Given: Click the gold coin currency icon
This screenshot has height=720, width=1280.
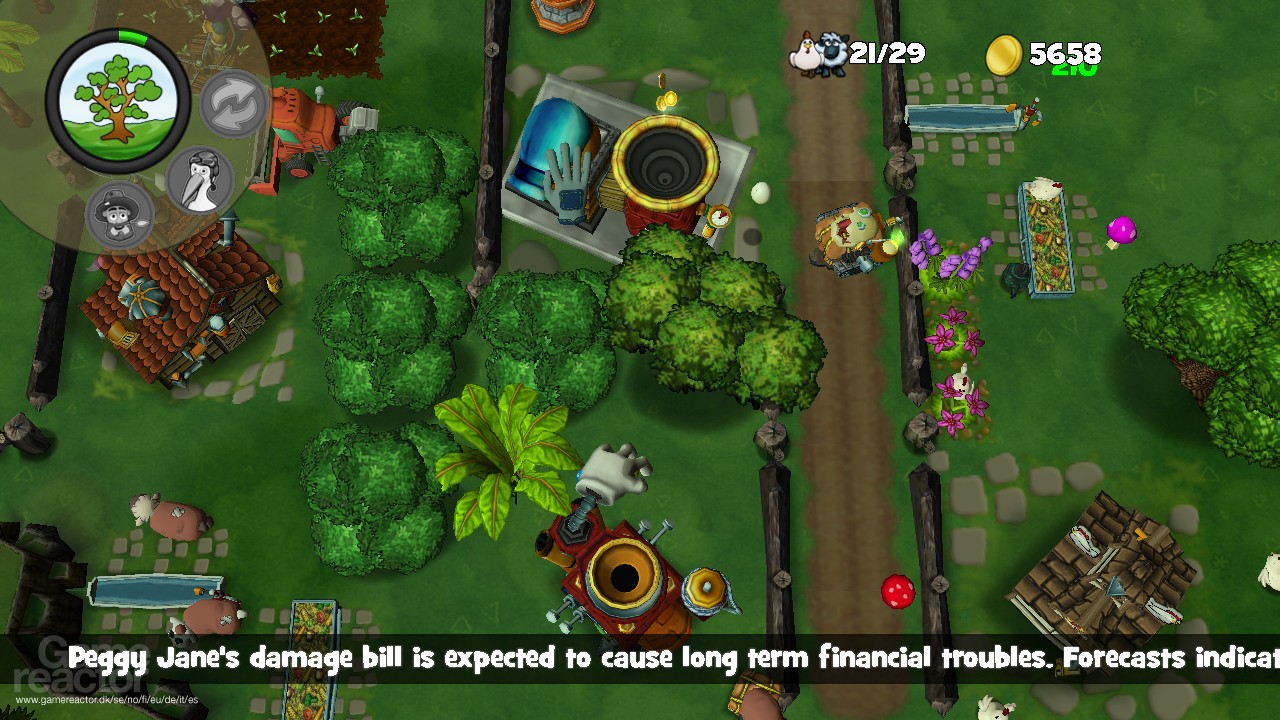Looking at the screenshot, I should tap(1007, 52).
